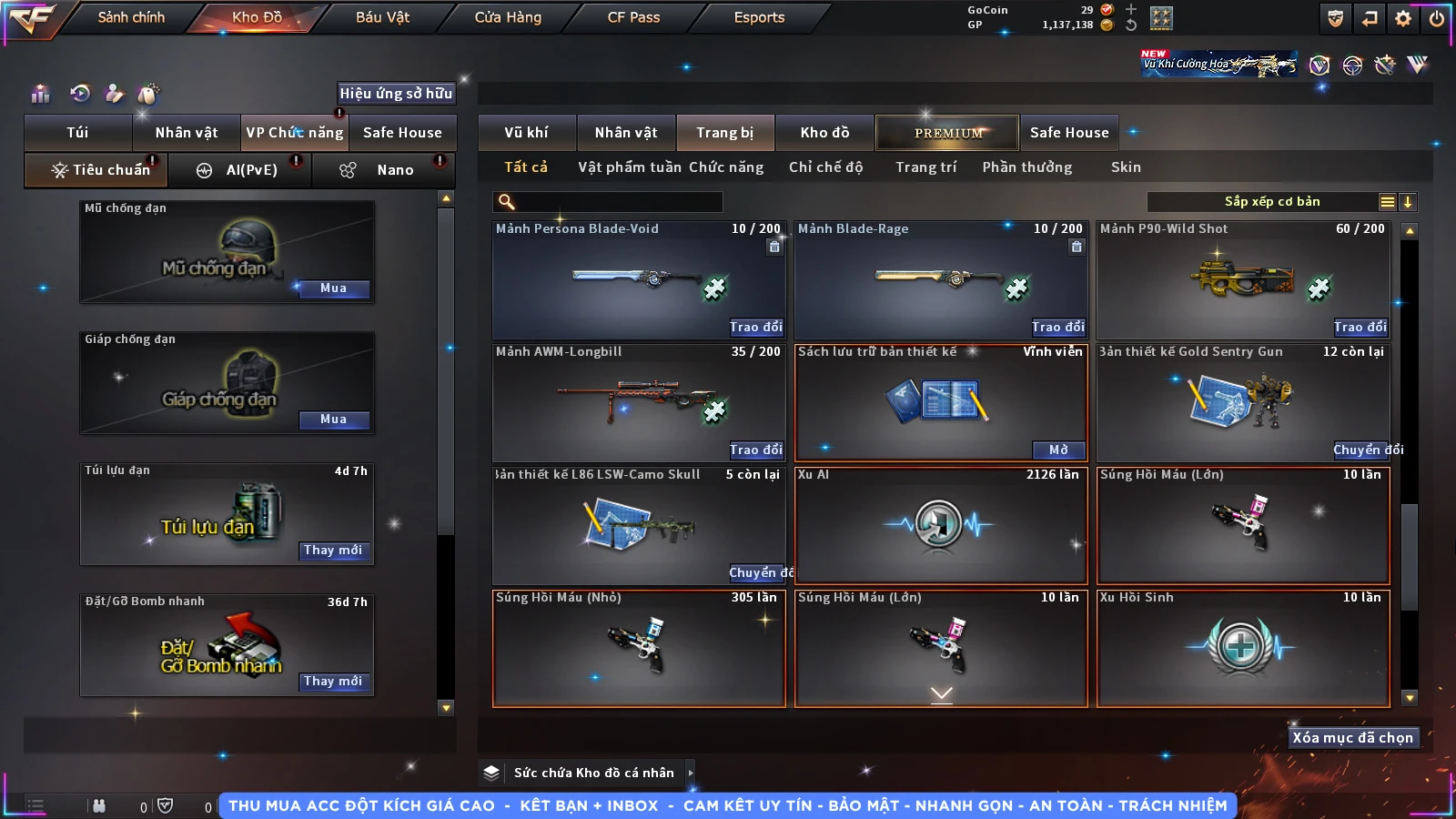
Task: Click the power exit button
Action: [1437, 18]
